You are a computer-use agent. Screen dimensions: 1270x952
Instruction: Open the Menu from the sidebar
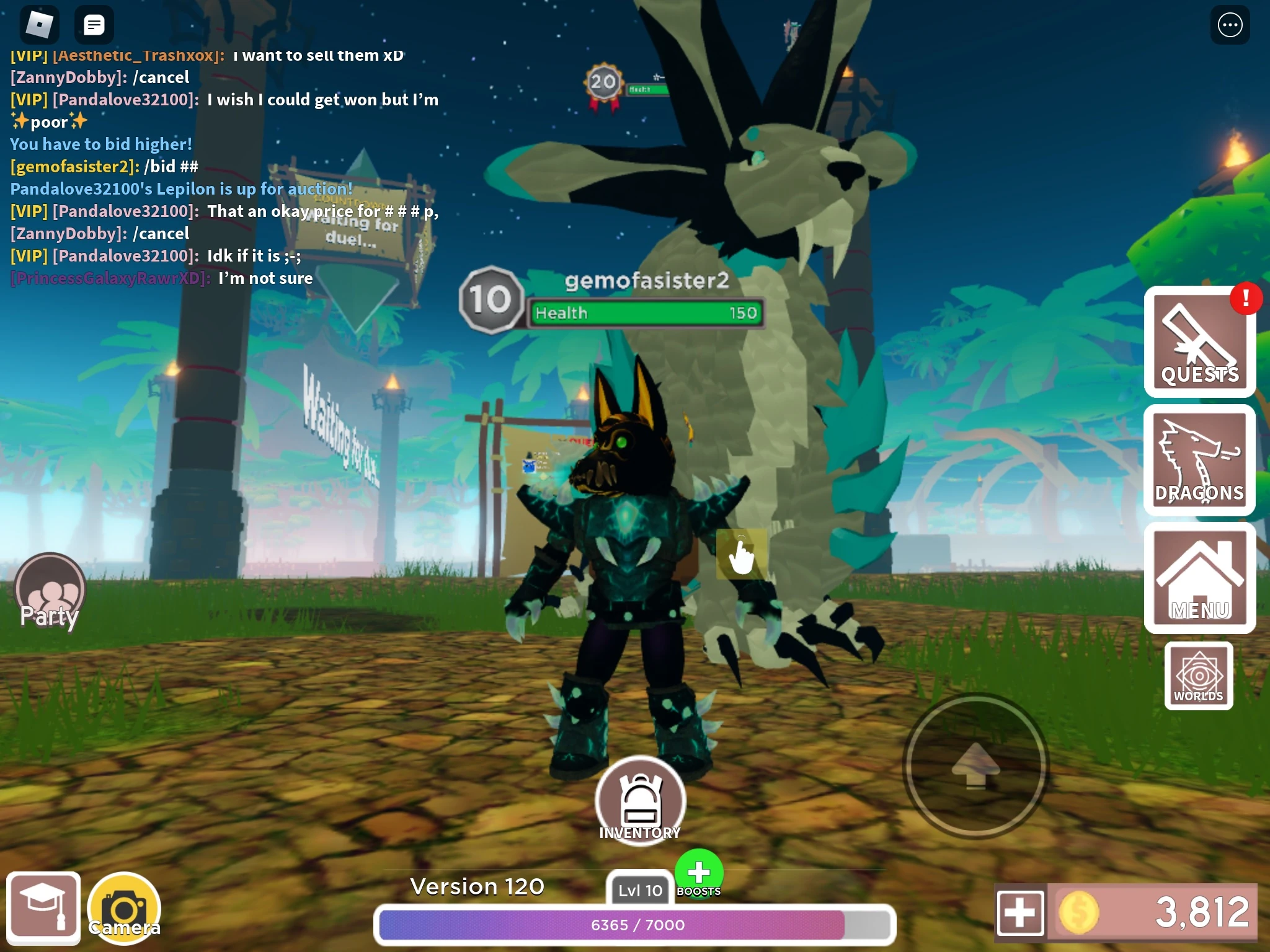[x=1201, y=578]
